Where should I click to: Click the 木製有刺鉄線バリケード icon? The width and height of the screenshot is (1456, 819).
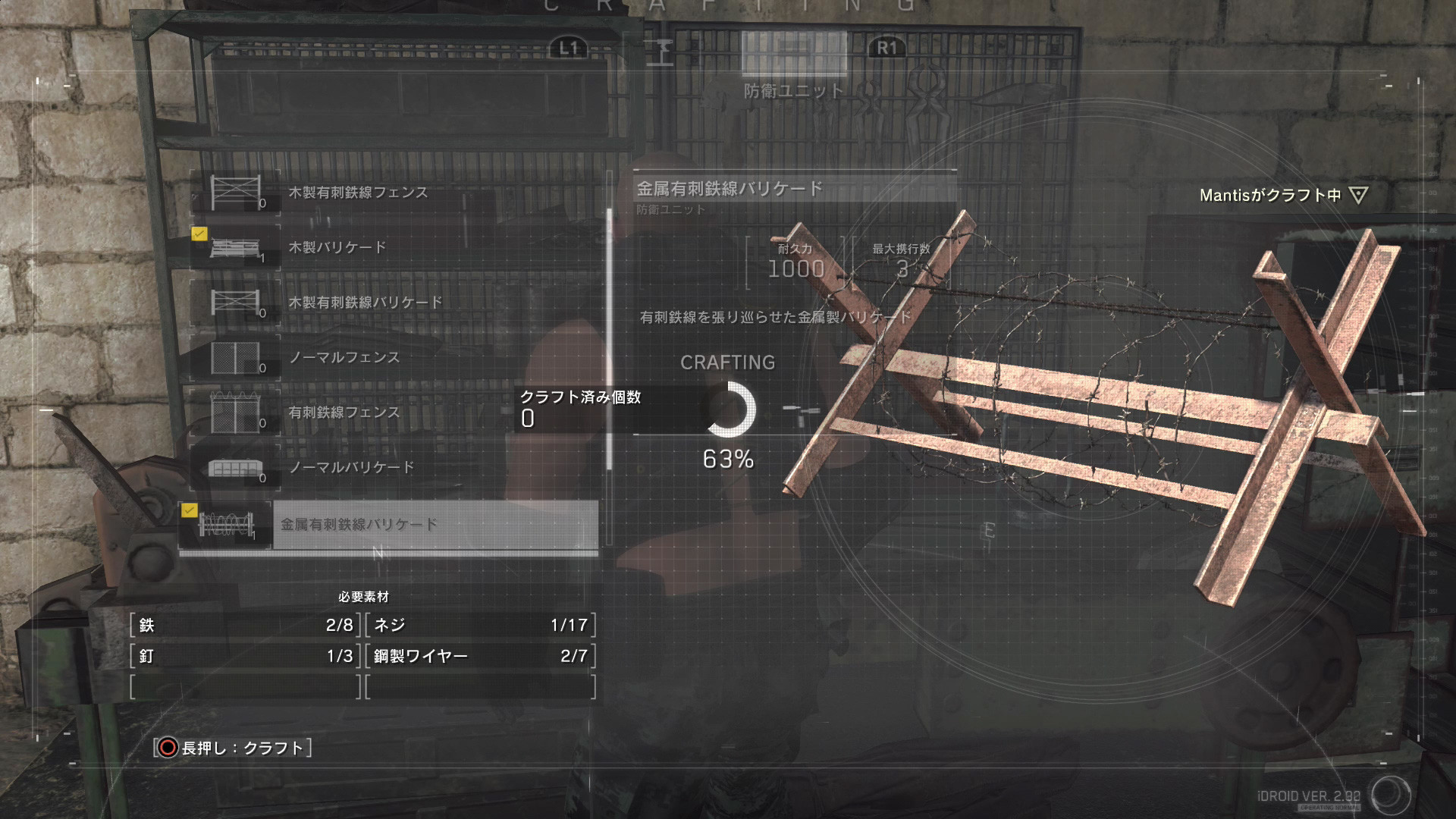pyautogui.click(x=237, y=300)
